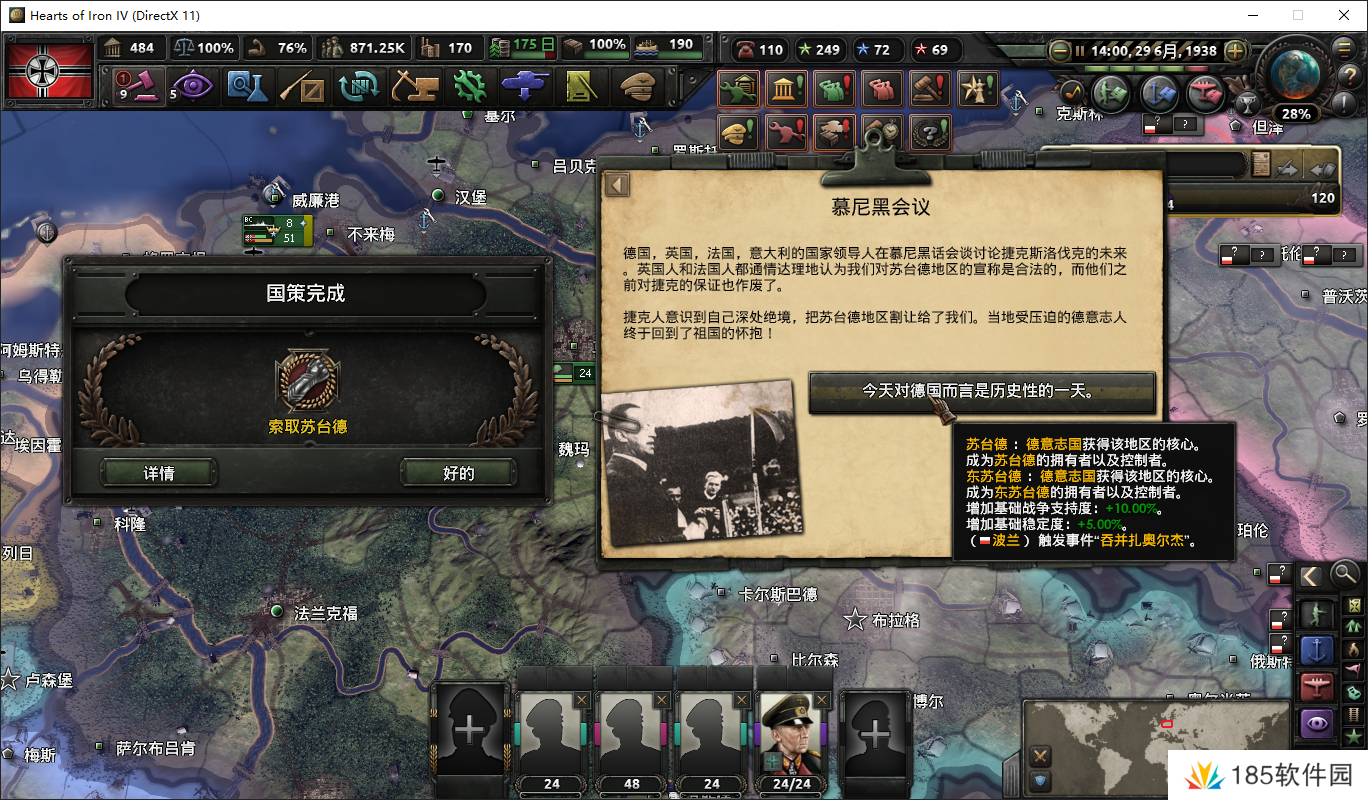The image size is (1368, 800).
Task: Select the naval anchor view on right sidebar
Action: coord(1316,648)
